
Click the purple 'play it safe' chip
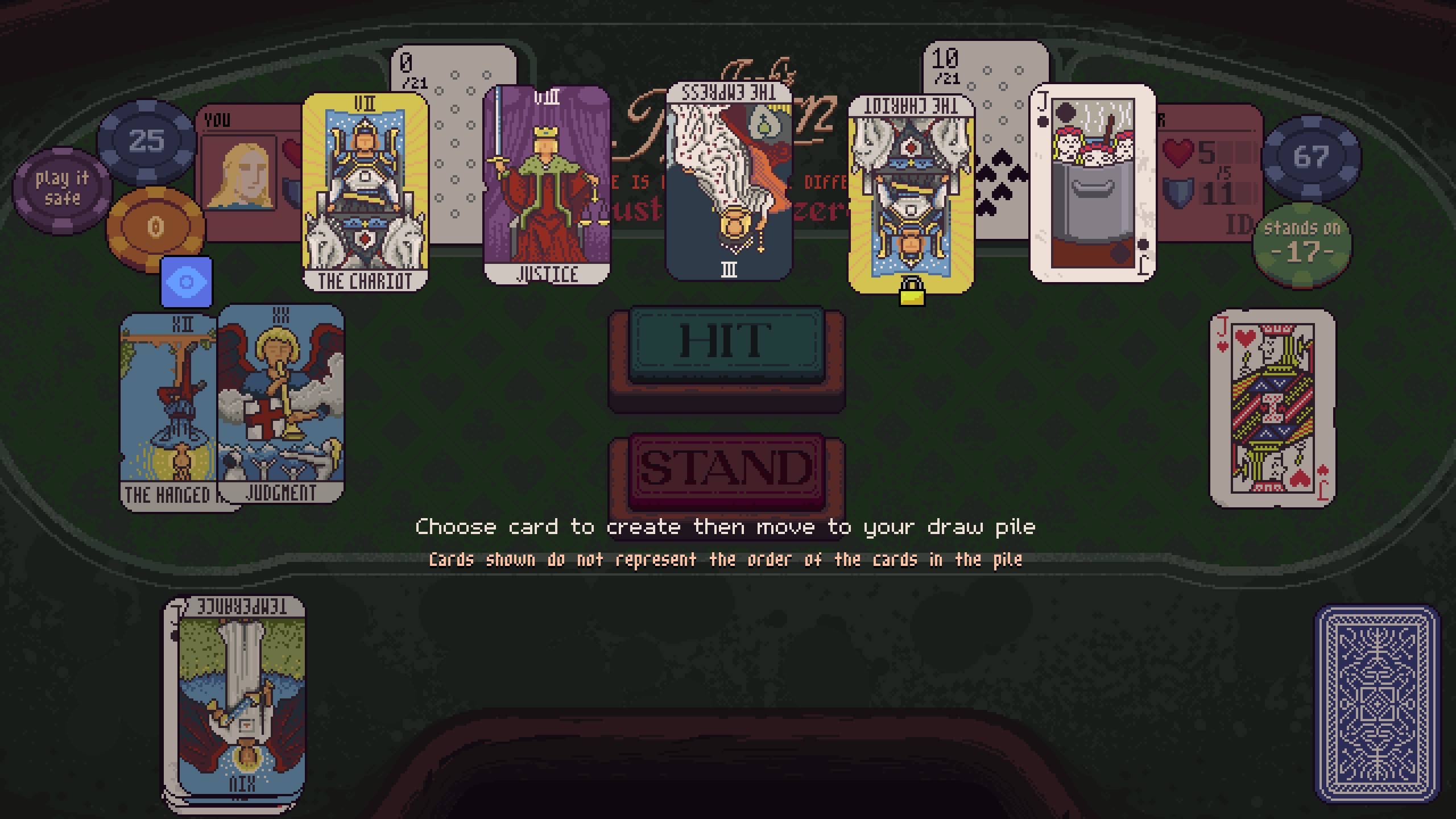[x=61, y=189]
